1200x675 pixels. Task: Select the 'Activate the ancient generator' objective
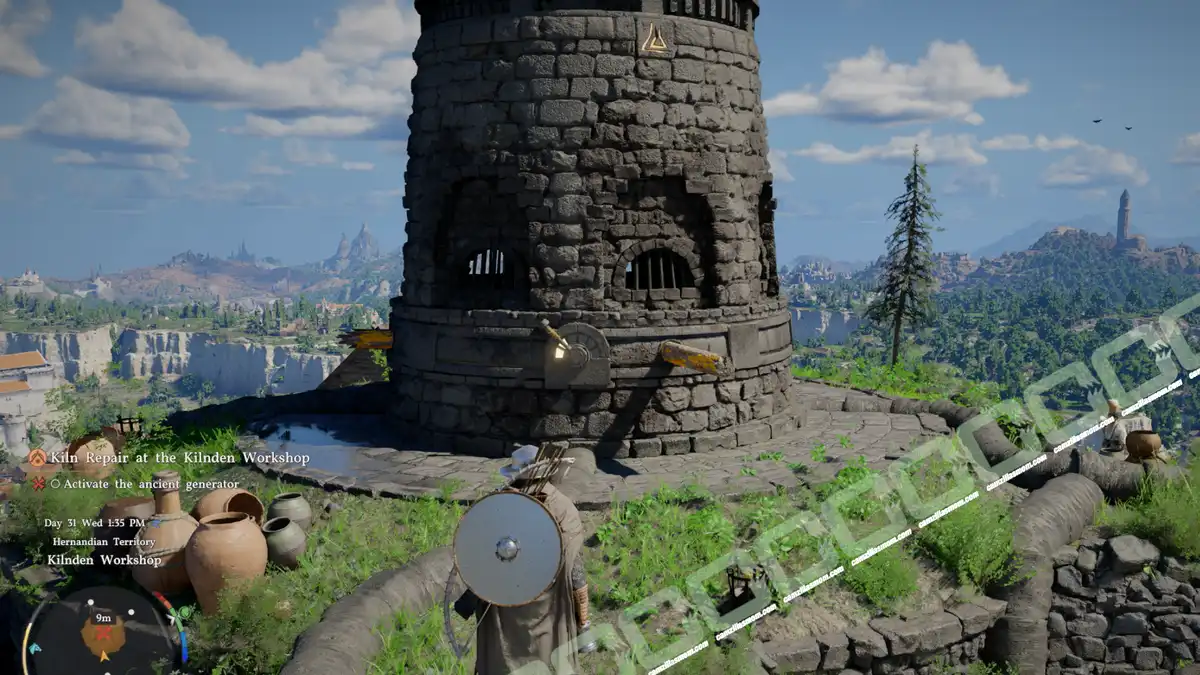[x=151, y=484]
